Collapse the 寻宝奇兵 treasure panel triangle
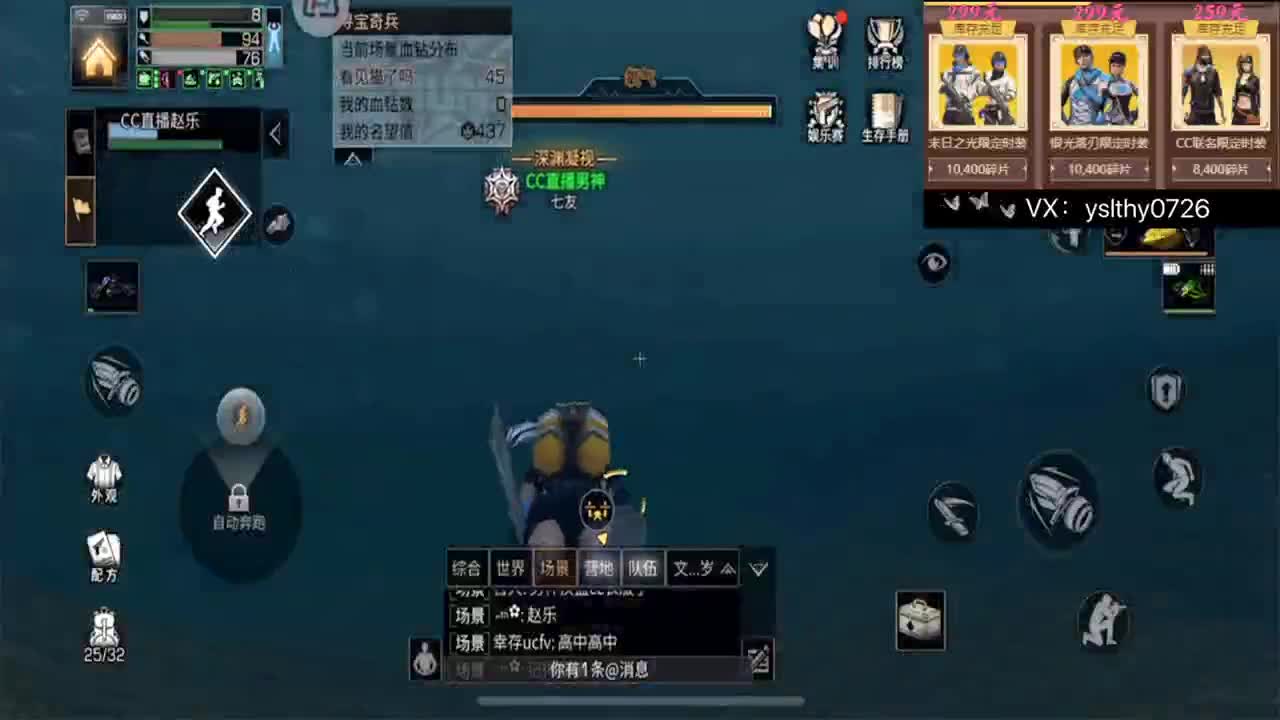Image resolution: width=1280 pixels, height=720 pixels. click(355, 158)
